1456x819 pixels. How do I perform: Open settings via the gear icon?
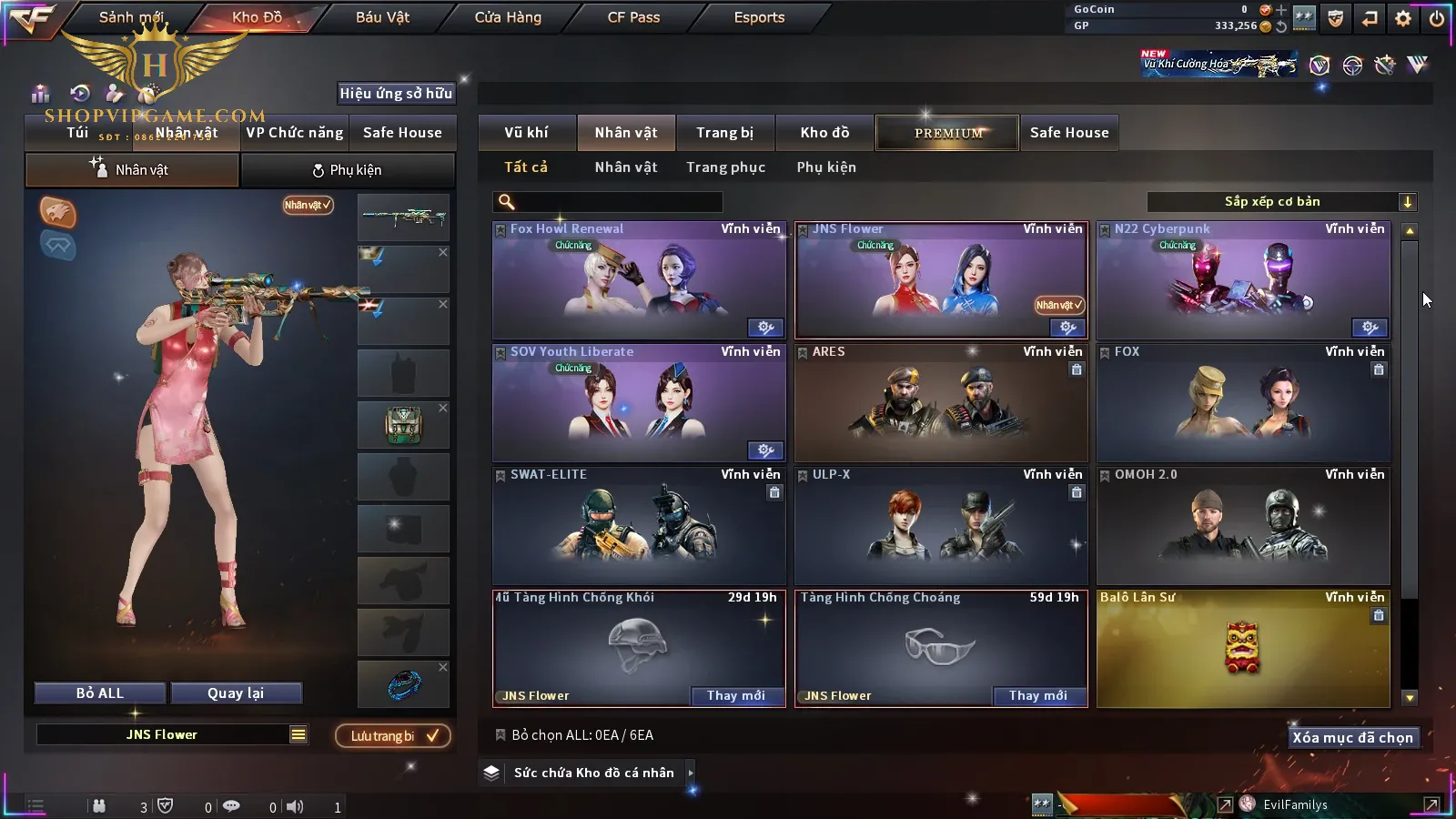point(1403,18)
